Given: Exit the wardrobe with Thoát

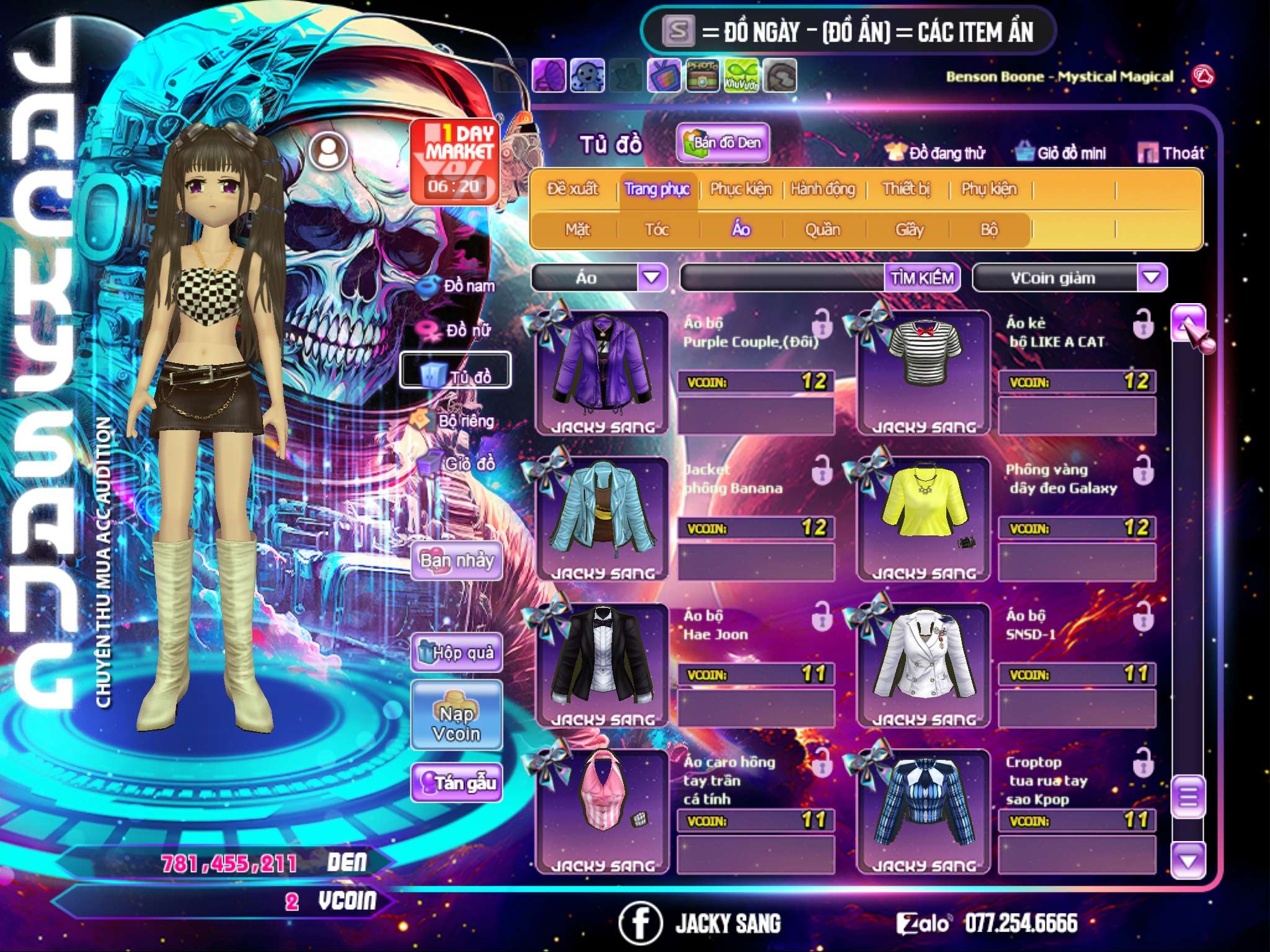Looking at the screenshot, I should coord(1171,153).
